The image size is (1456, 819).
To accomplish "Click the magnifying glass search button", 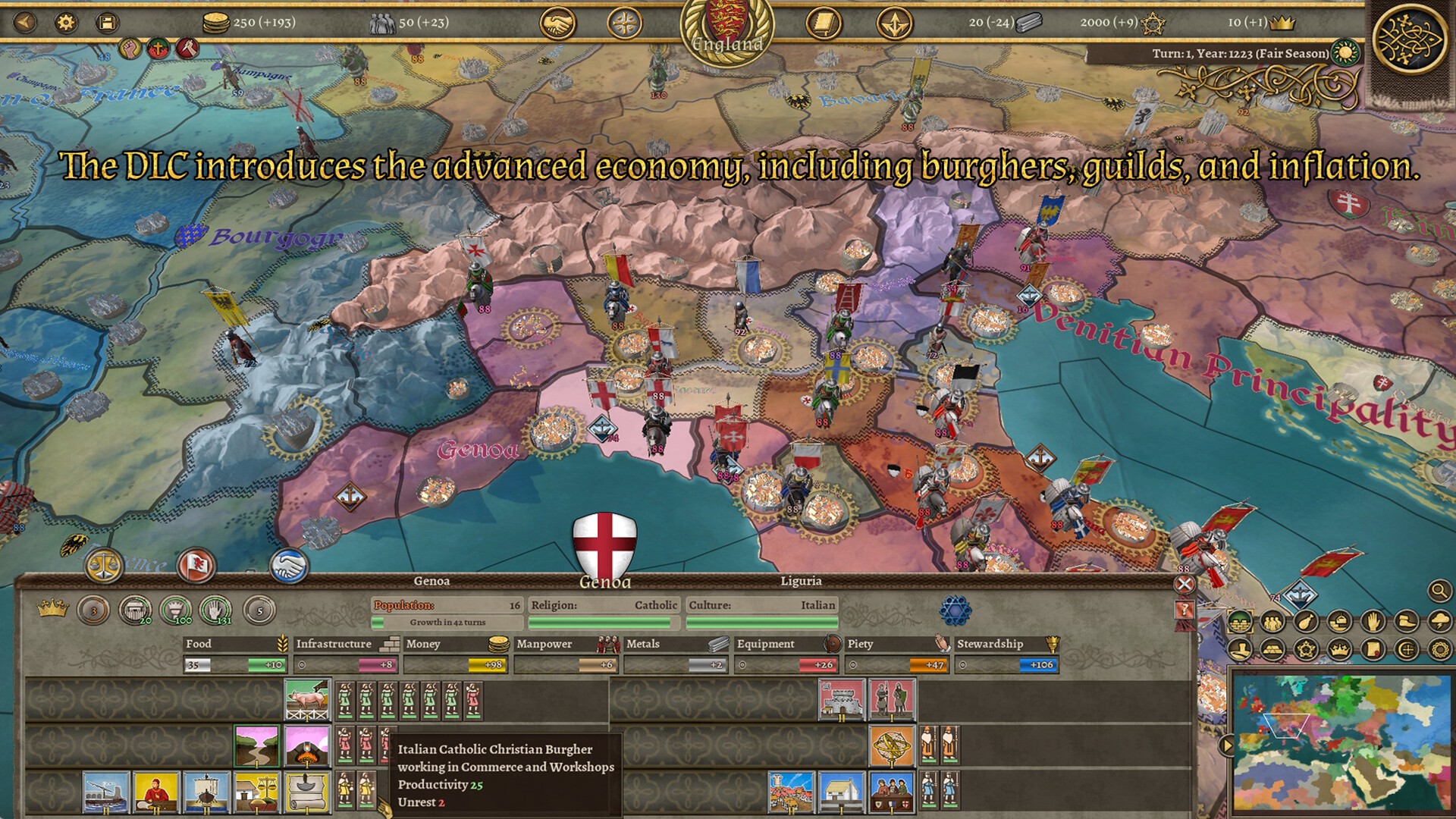I will [x=1439, y=590].
